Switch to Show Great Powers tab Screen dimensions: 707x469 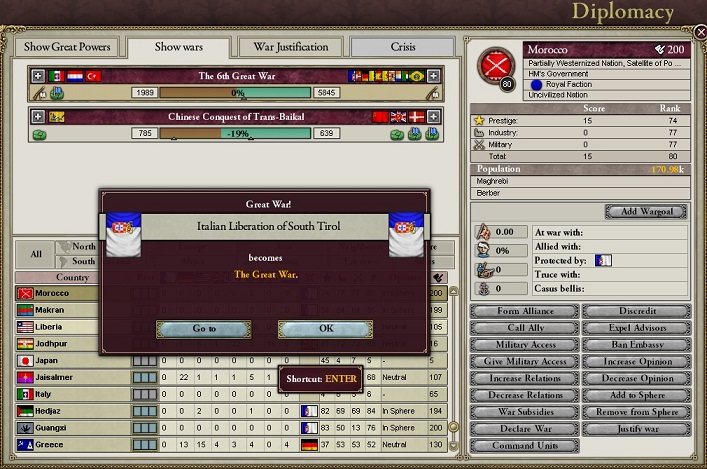(x=68, y=47)
